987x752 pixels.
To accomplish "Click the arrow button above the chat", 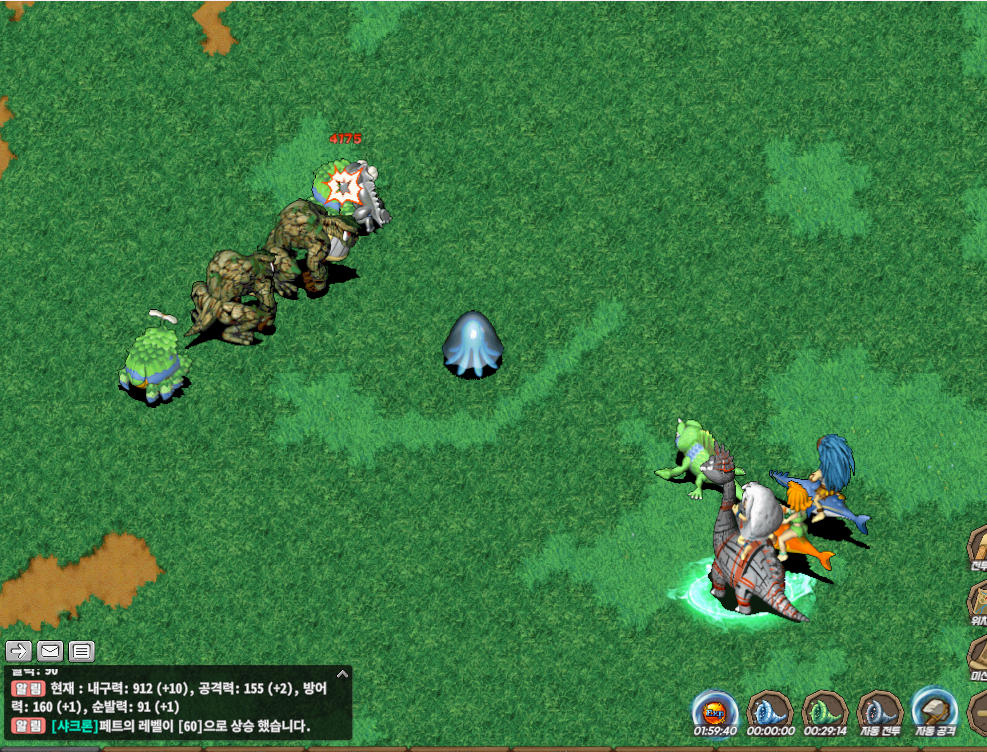I will [19, 652].
